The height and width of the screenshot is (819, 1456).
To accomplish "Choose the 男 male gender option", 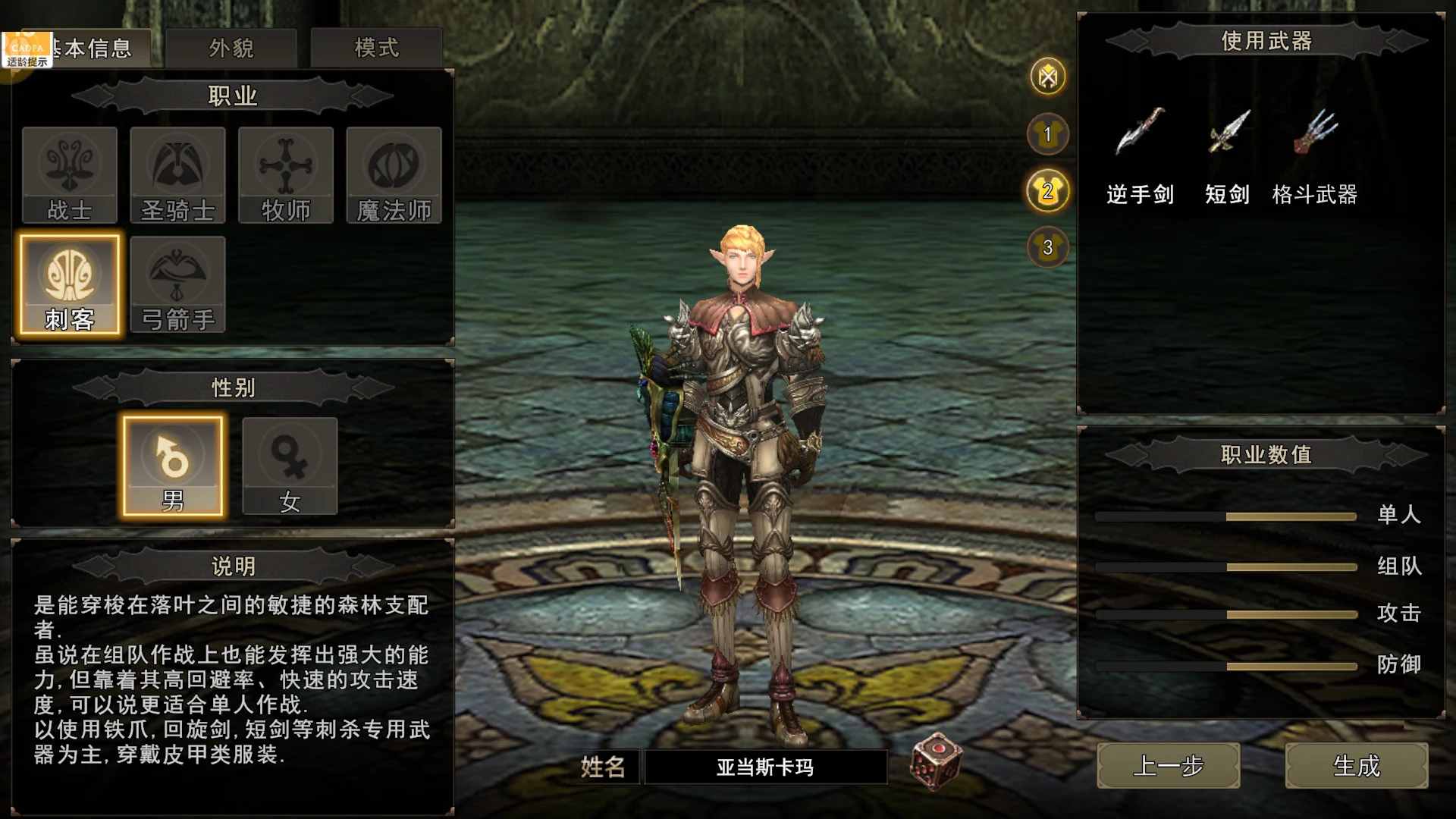I will [173, 466].
